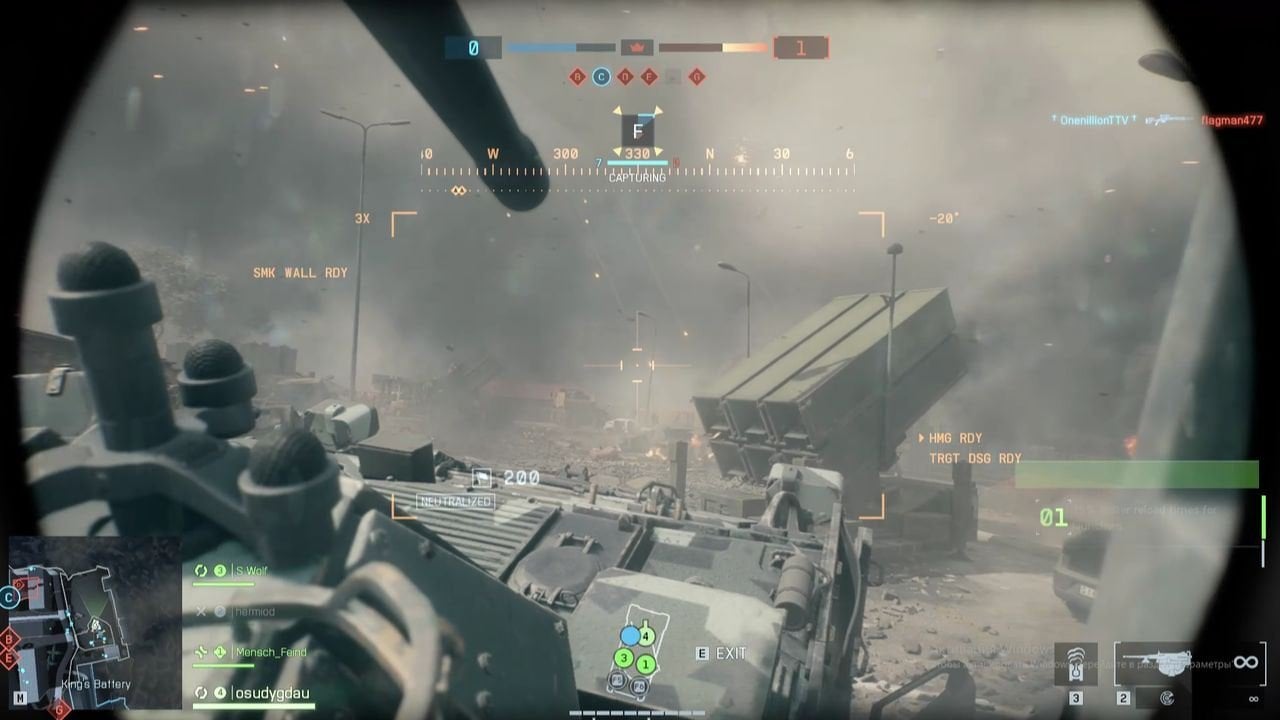Select squad member Mensch_Feind
The width and height of the screenshot is (1280, 720).
(270, 652)
